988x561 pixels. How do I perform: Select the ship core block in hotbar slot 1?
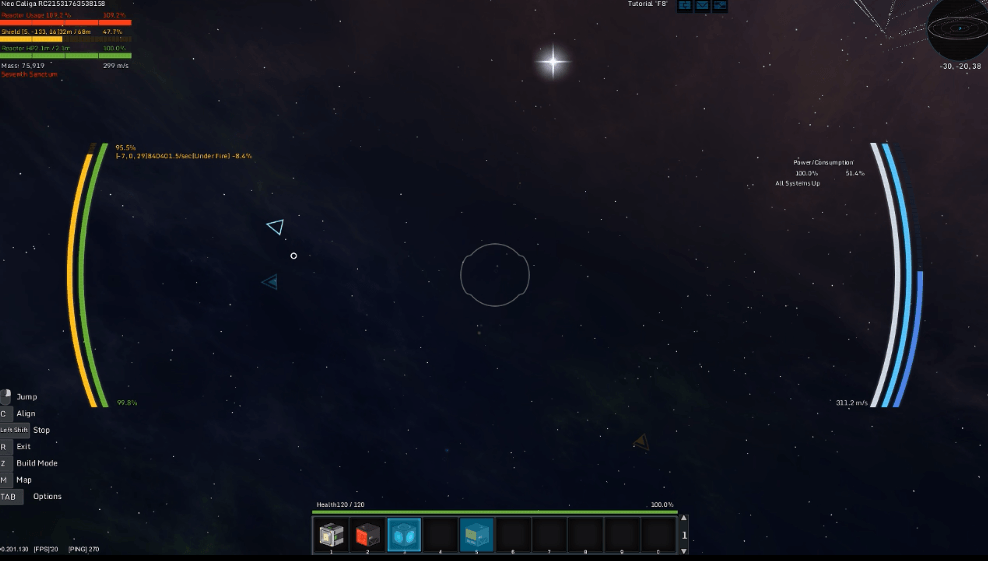tap(331, 535)
